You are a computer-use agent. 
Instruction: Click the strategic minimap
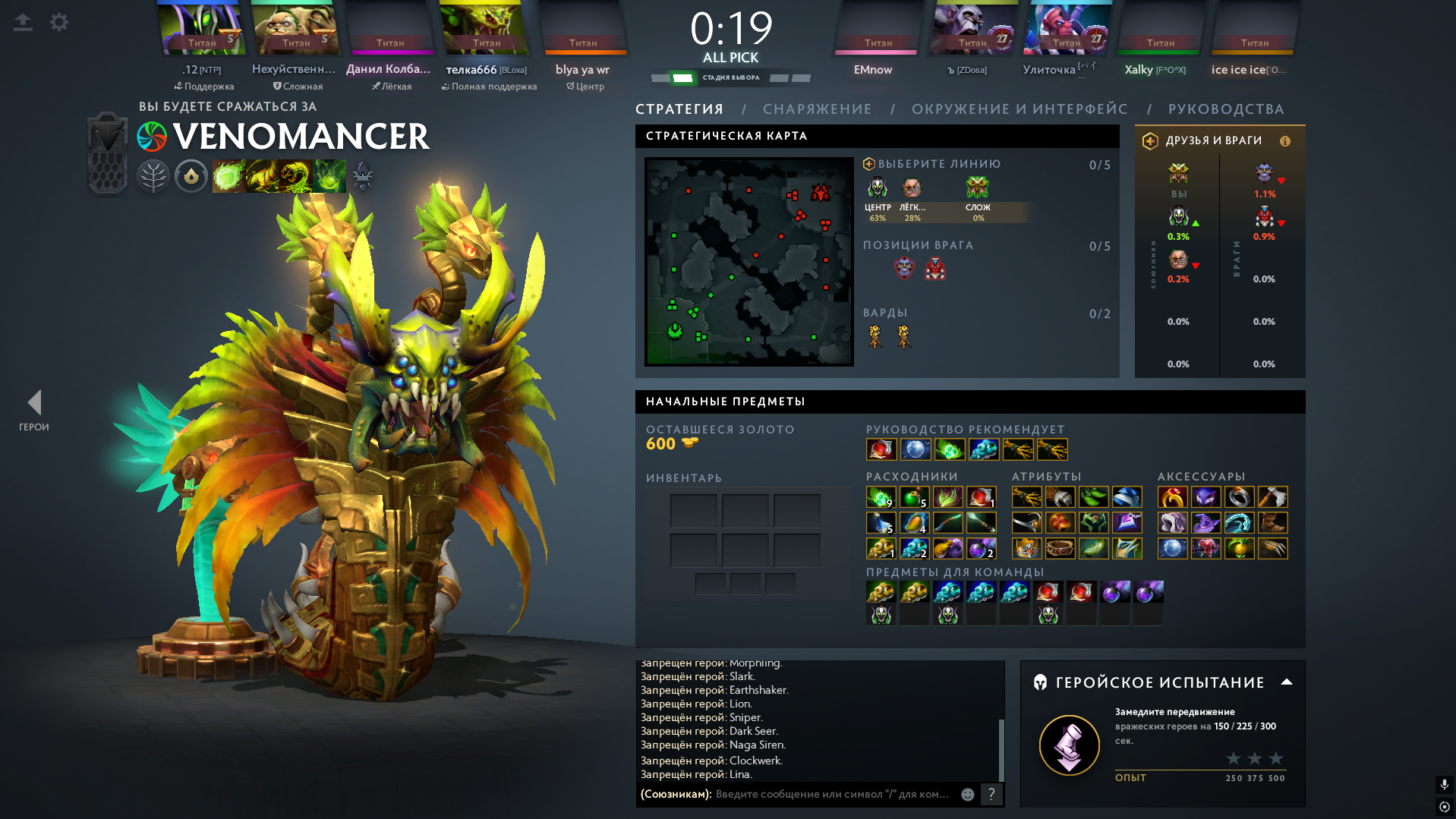point(748,261)
